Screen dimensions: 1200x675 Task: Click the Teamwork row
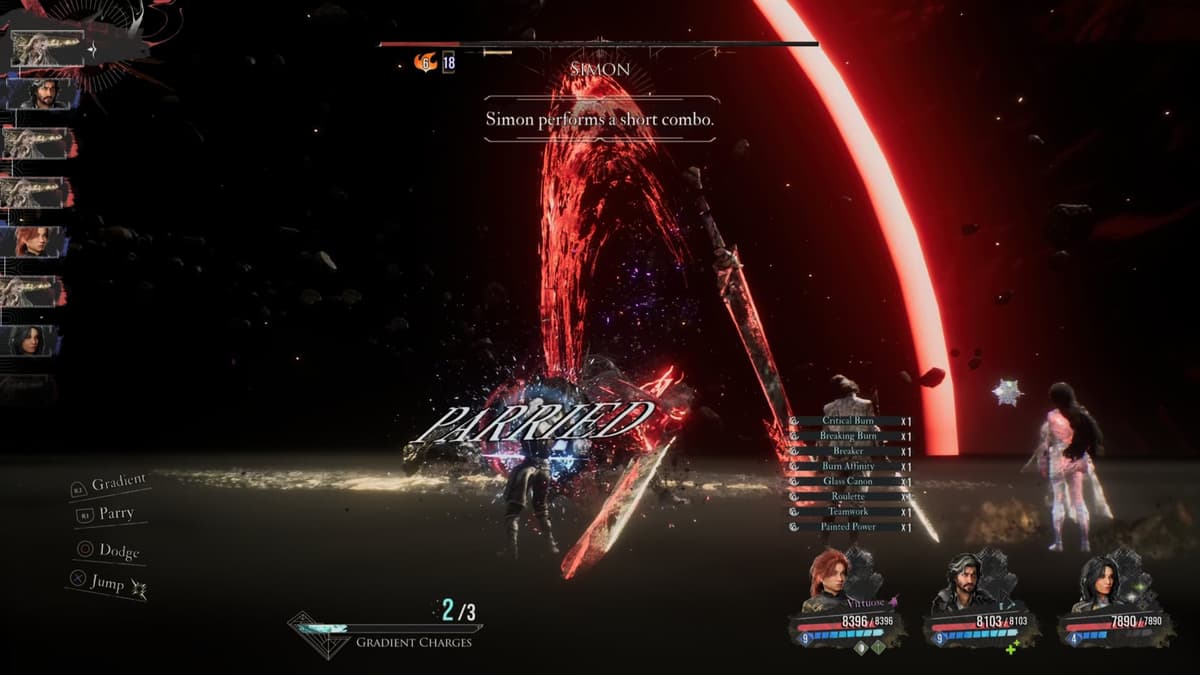point(848,511)
